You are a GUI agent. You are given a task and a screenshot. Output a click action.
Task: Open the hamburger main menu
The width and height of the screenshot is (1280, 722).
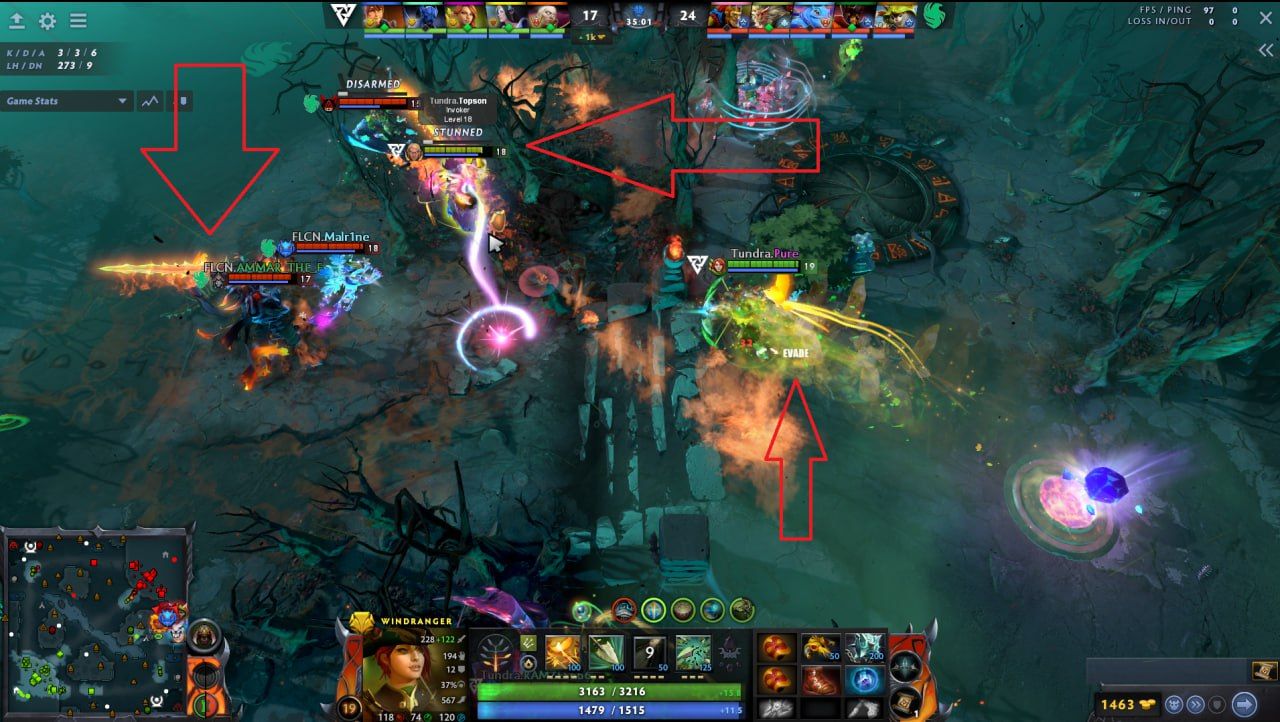pos(78,20)
